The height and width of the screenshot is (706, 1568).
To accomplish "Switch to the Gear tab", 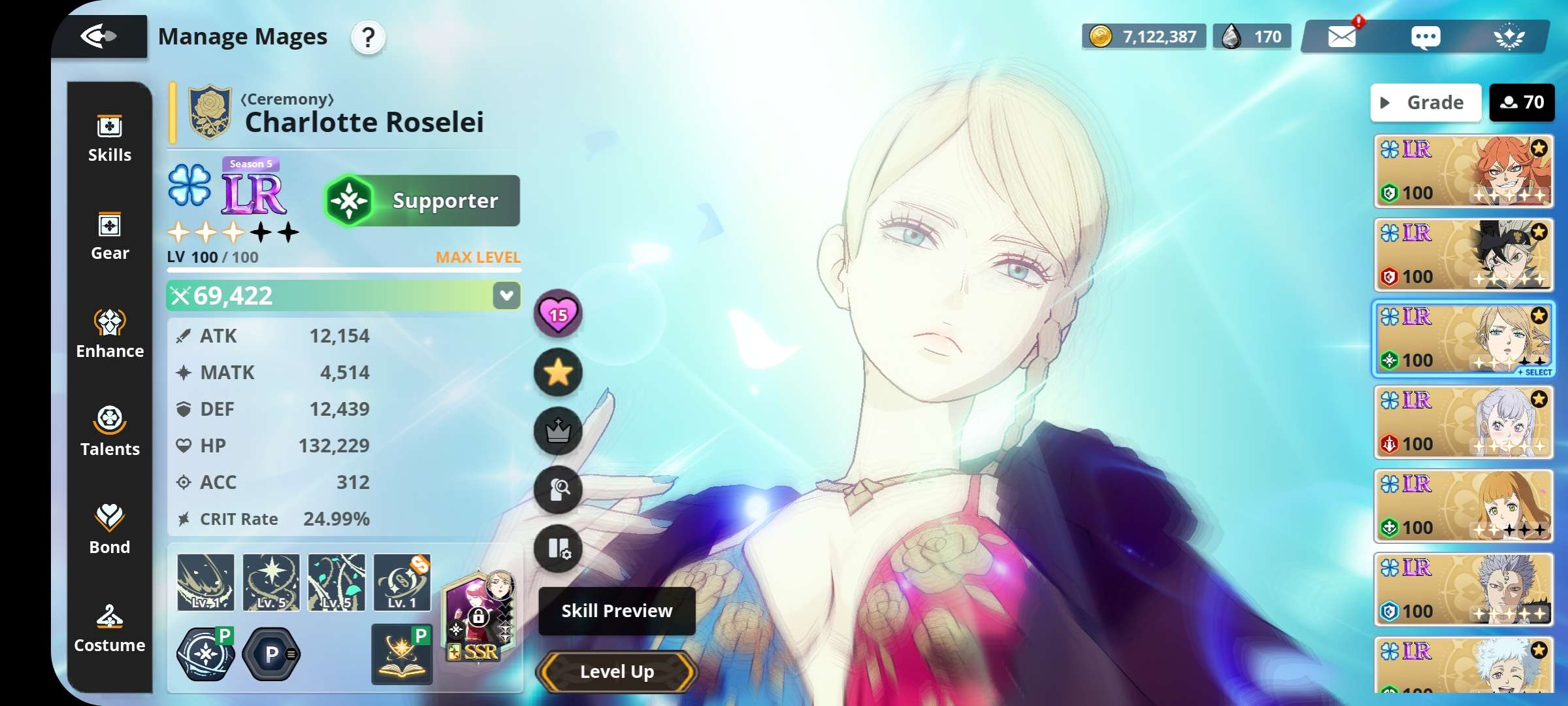I will (110, 237).
